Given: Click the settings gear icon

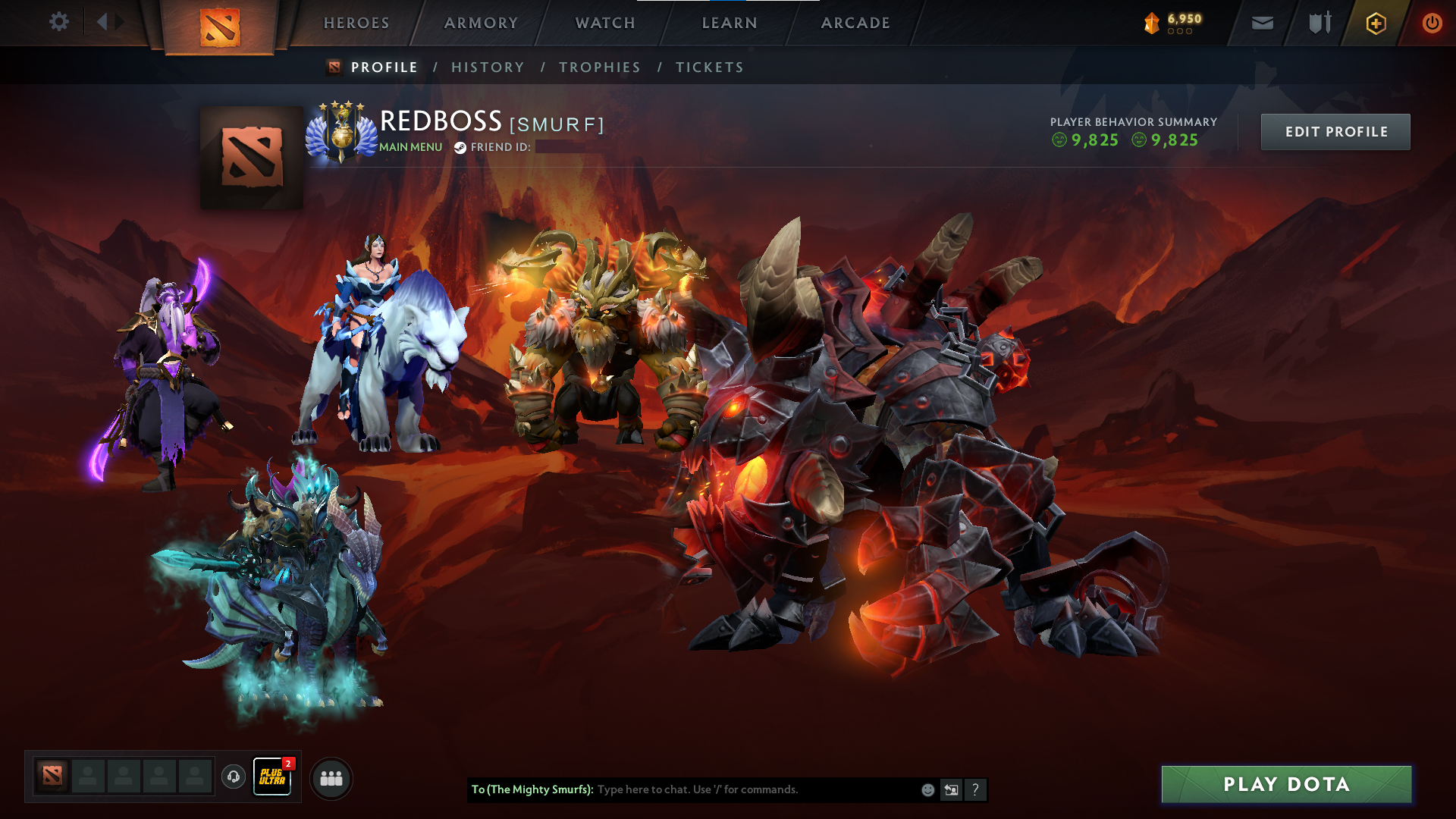Looking at the screenshot, I should [x=58, y=22].
